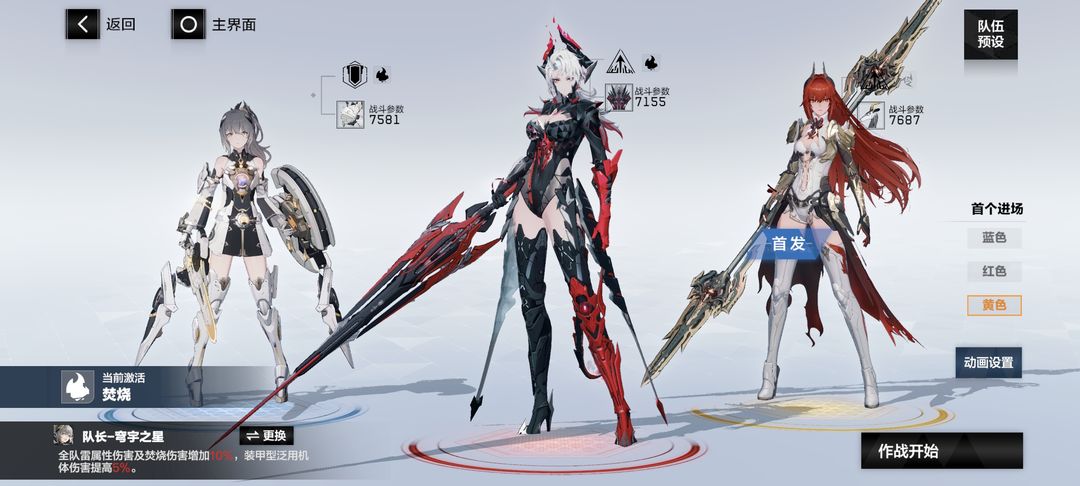The height and width of the screenshot is (486, 1080).
Task: Choose 蓝色 as first entry
Action: point(994,238)
